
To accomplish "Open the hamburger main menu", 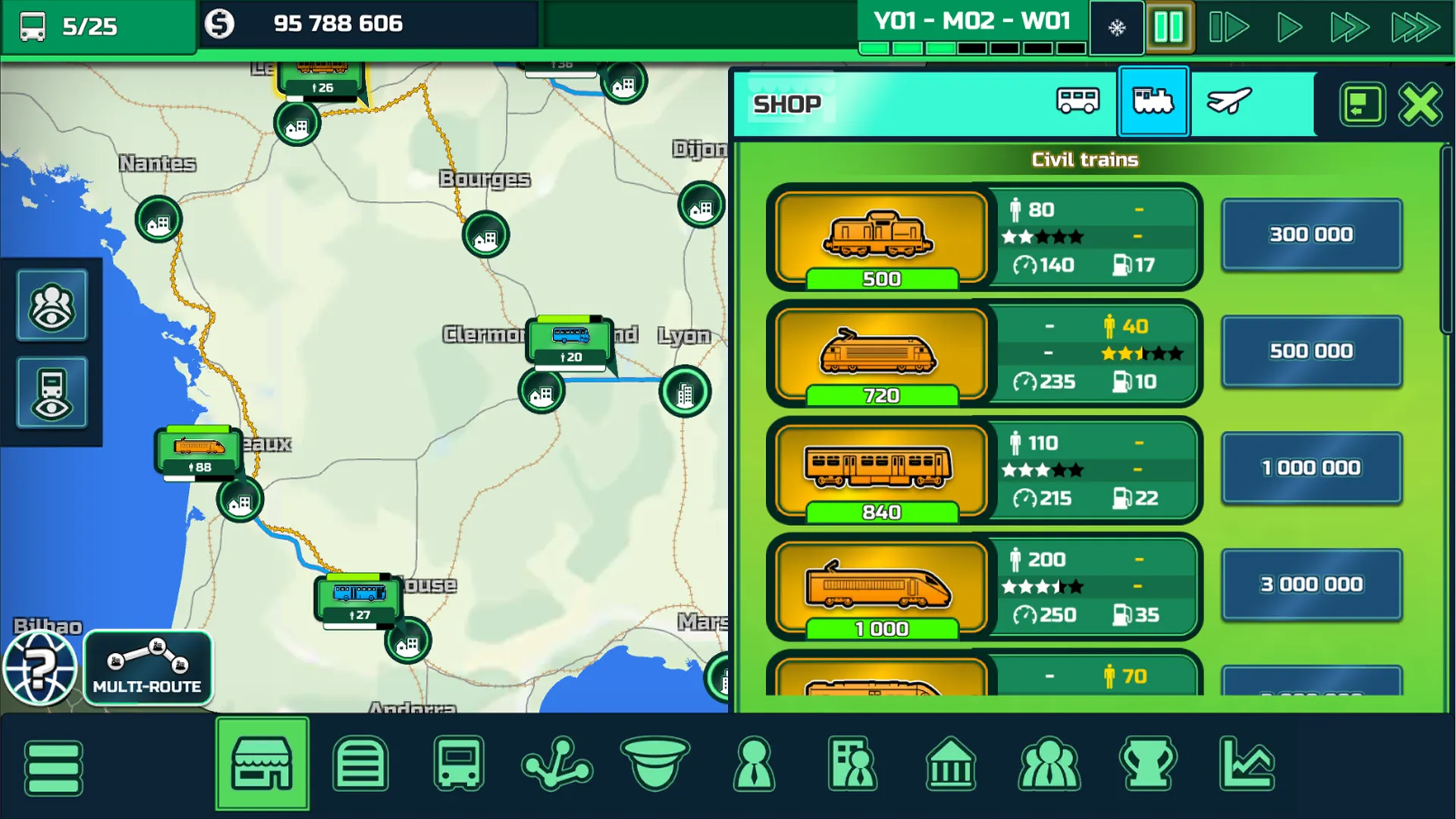I will (53, 767).
